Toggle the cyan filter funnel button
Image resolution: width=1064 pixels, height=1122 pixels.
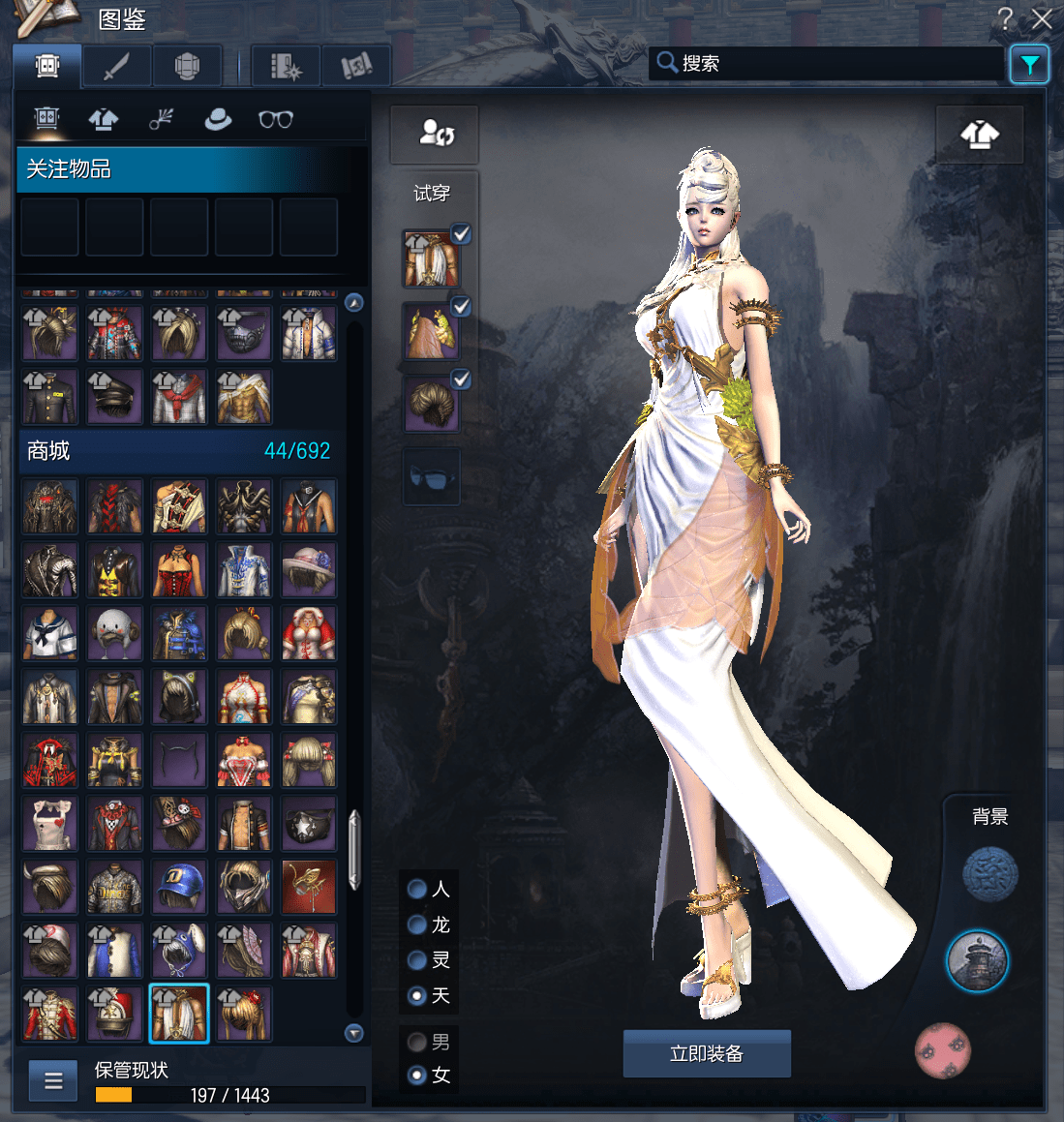click(1029, 65)
